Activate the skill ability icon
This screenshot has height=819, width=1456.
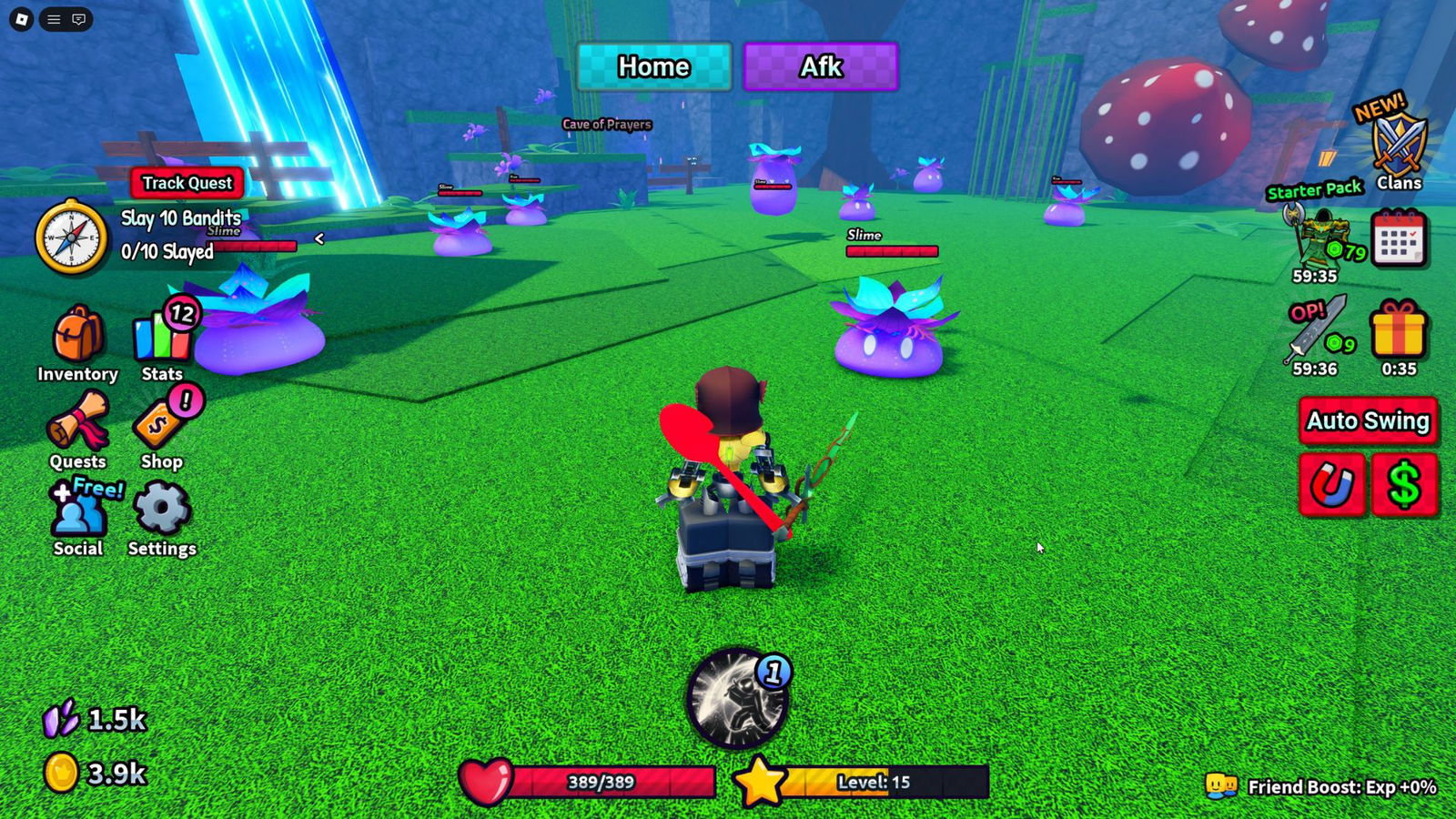(x=737, y=700)
